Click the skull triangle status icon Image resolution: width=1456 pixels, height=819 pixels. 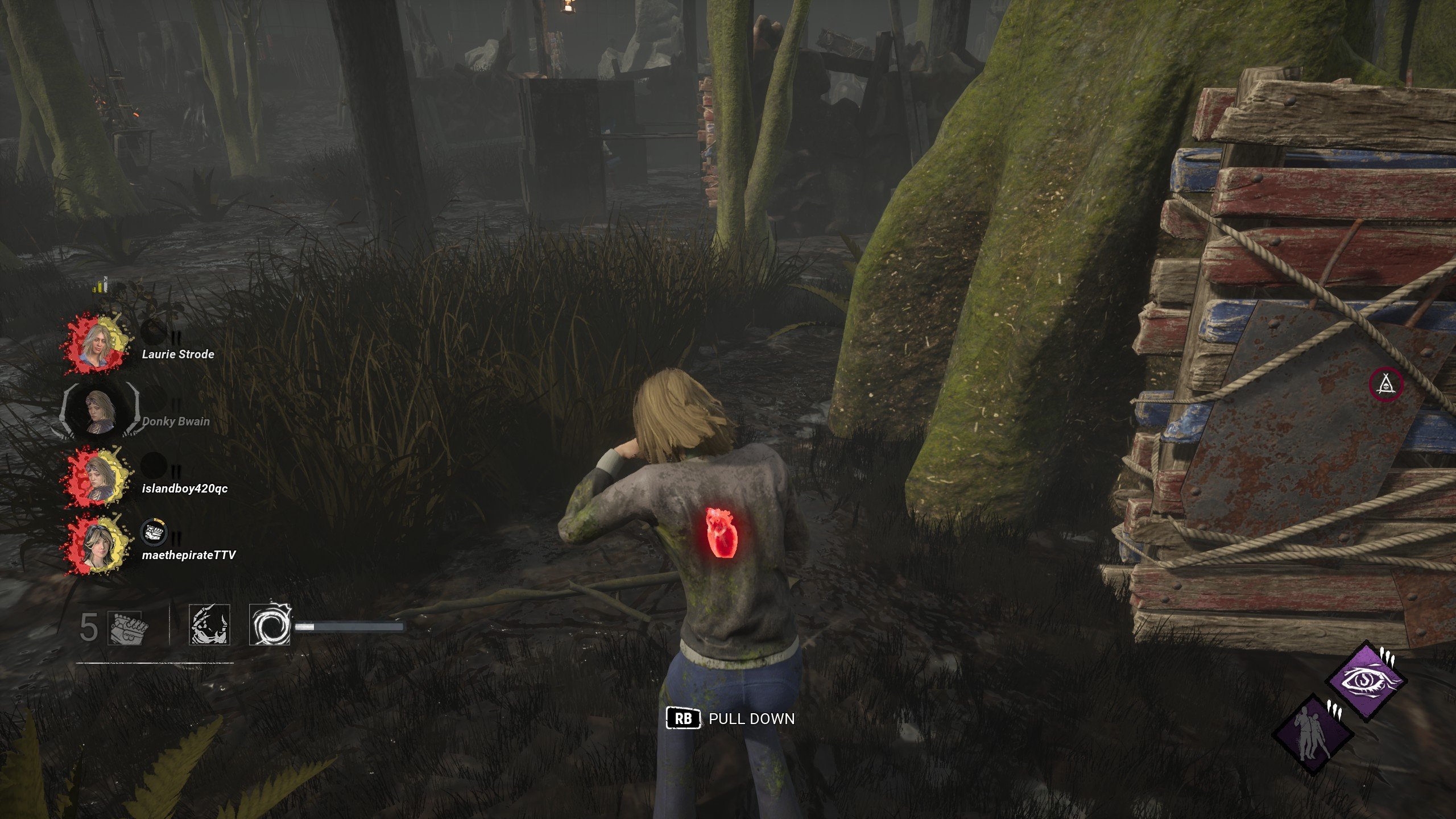(1385, 385)
